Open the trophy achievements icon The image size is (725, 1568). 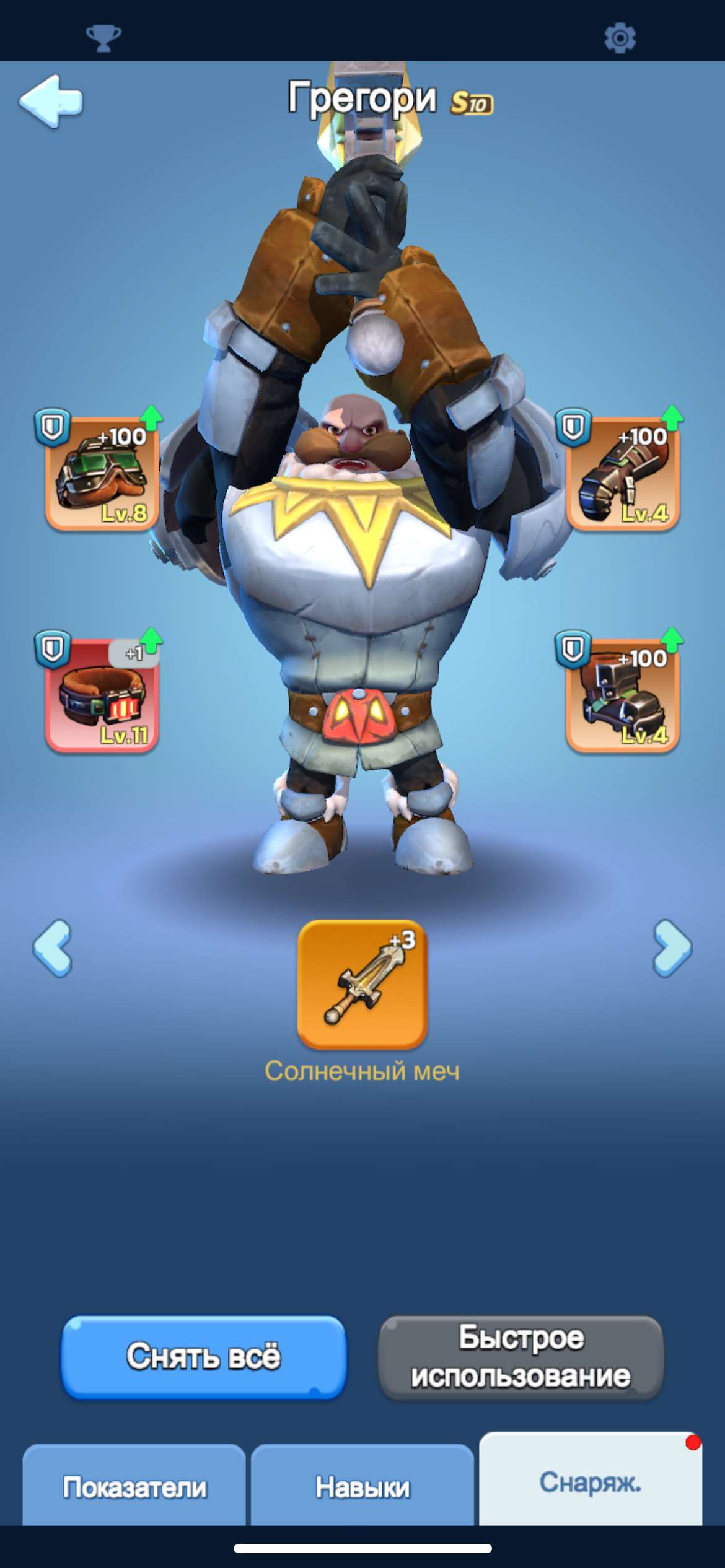tap(103, 38)
